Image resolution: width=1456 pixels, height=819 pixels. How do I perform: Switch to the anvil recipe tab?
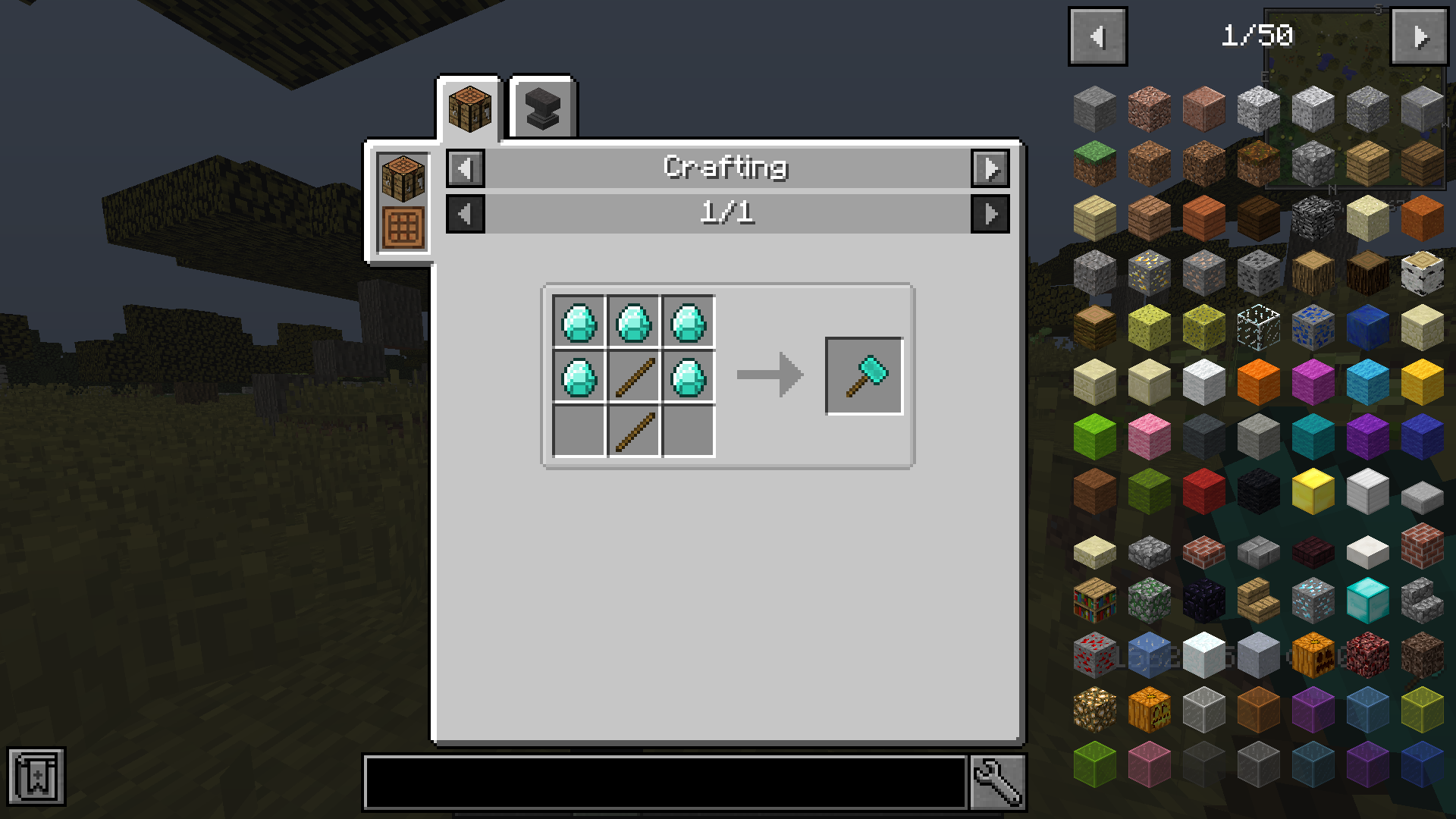point(543,108)
